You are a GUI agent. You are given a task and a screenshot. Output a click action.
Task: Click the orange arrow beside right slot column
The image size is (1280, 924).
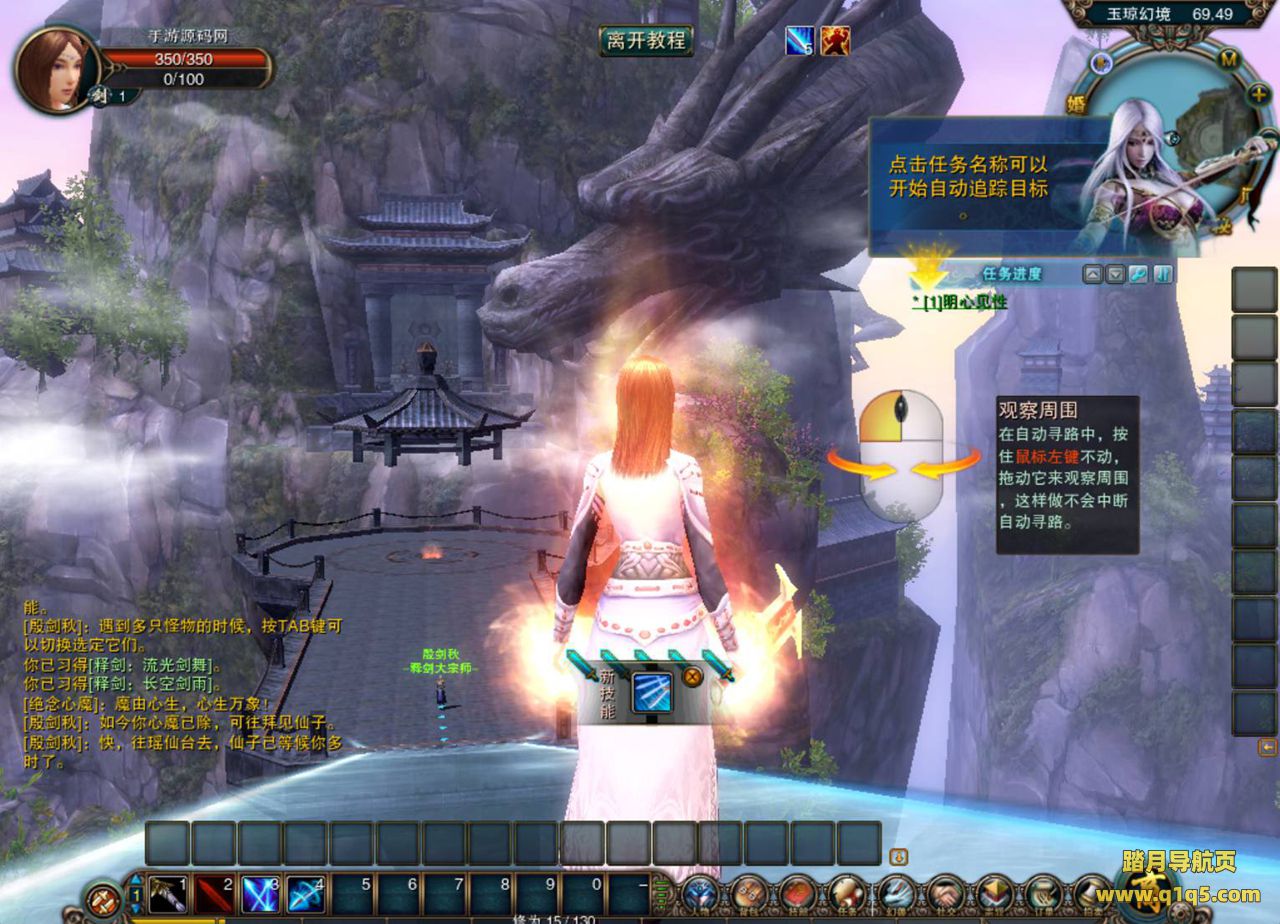[1267, 747]
